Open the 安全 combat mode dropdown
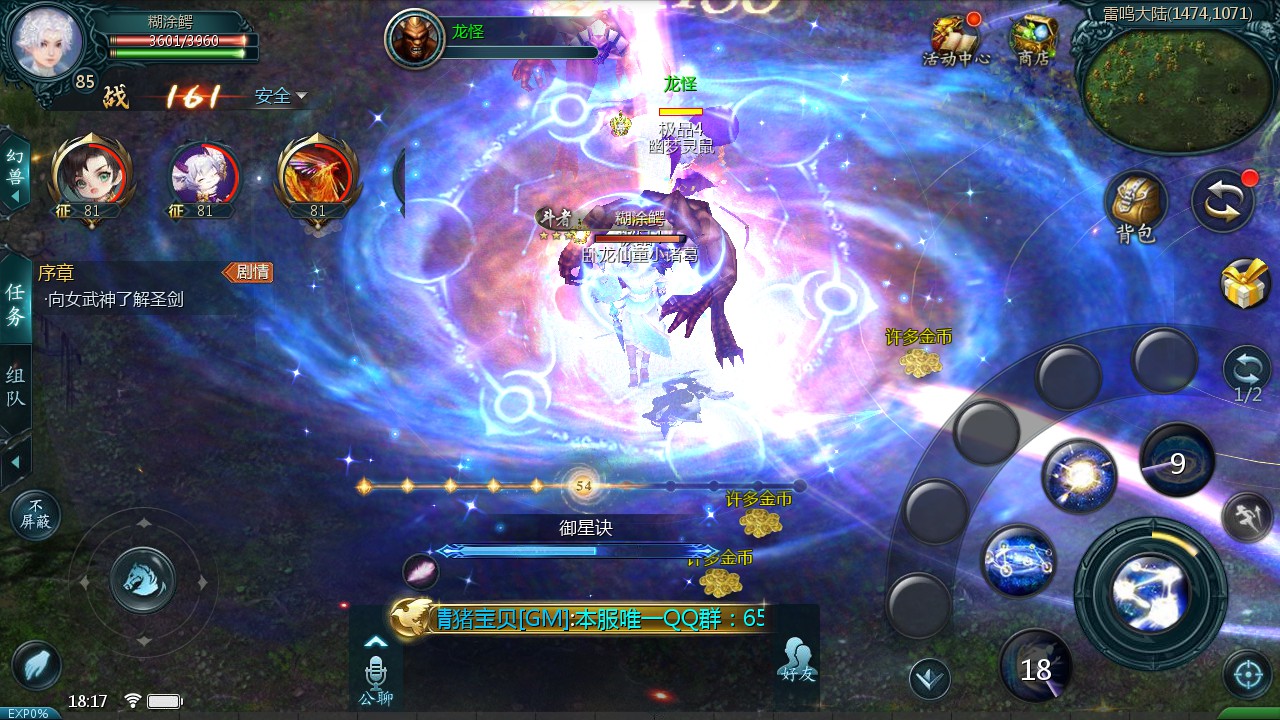 pyautogui.click(x=280, y=97)
